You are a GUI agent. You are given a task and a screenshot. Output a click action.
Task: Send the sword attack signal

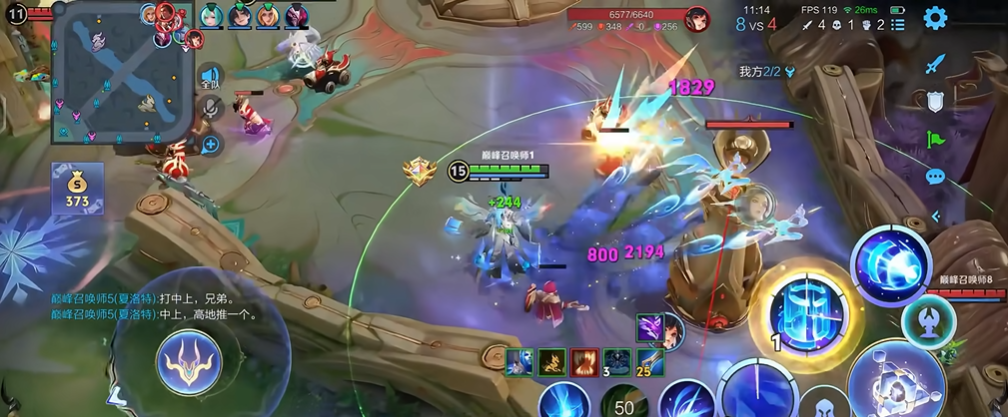[935, 64]
